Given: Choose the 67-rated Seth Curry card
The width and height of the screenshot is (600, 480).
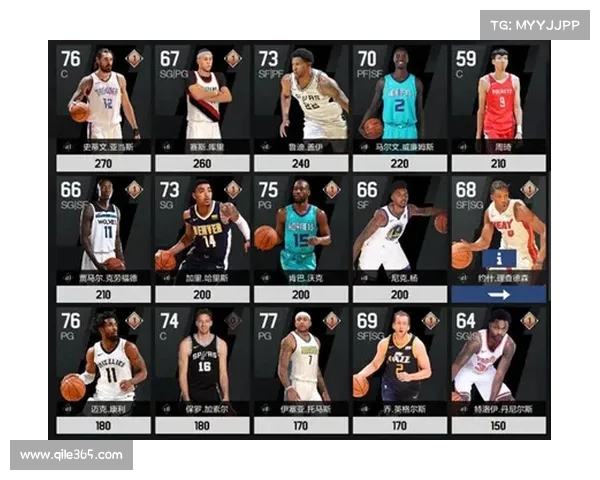Looking at the screenshot, I should point(203,100).
